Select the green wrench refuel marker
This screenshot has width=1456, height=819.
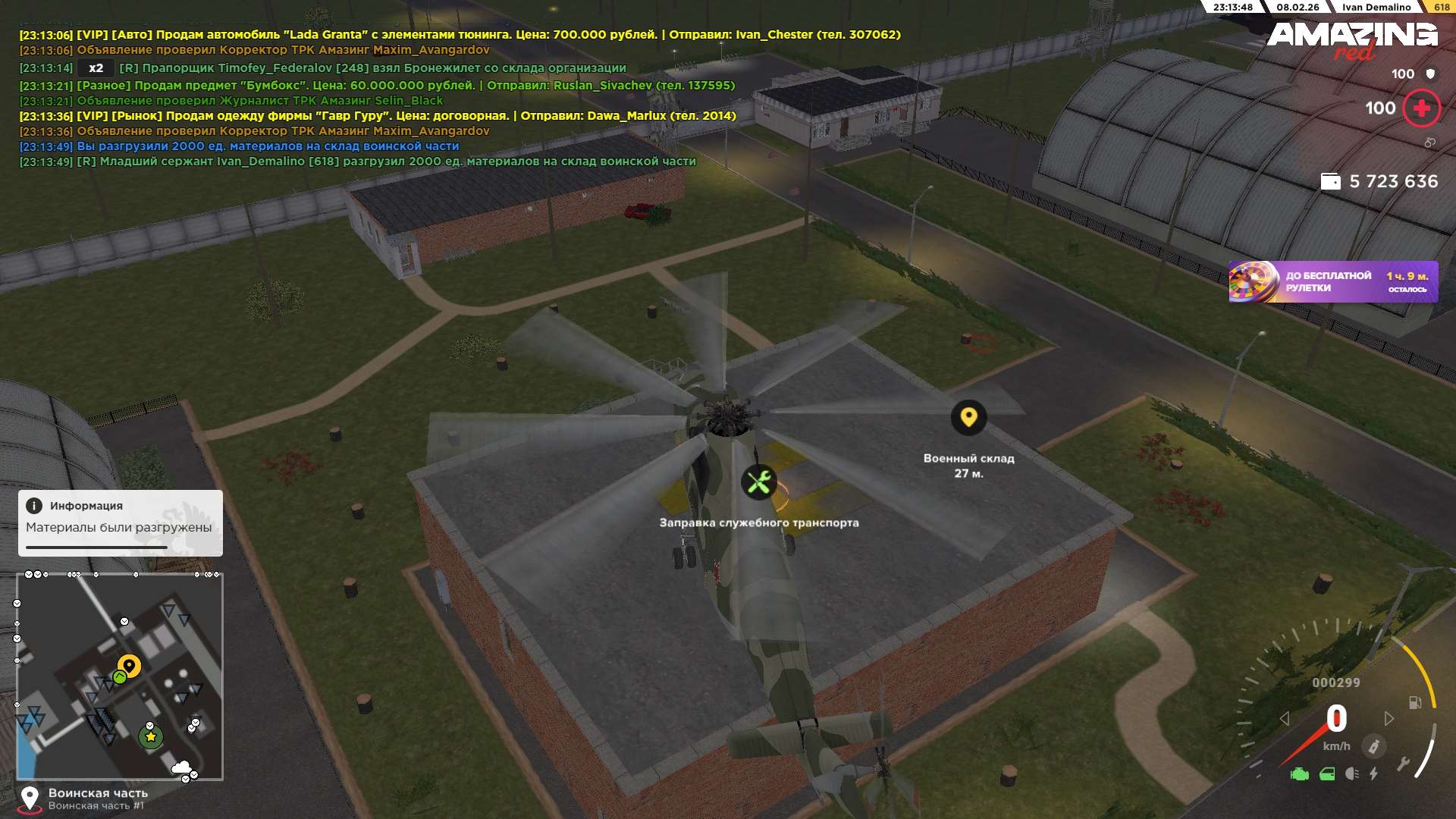(x=758, y=482)
